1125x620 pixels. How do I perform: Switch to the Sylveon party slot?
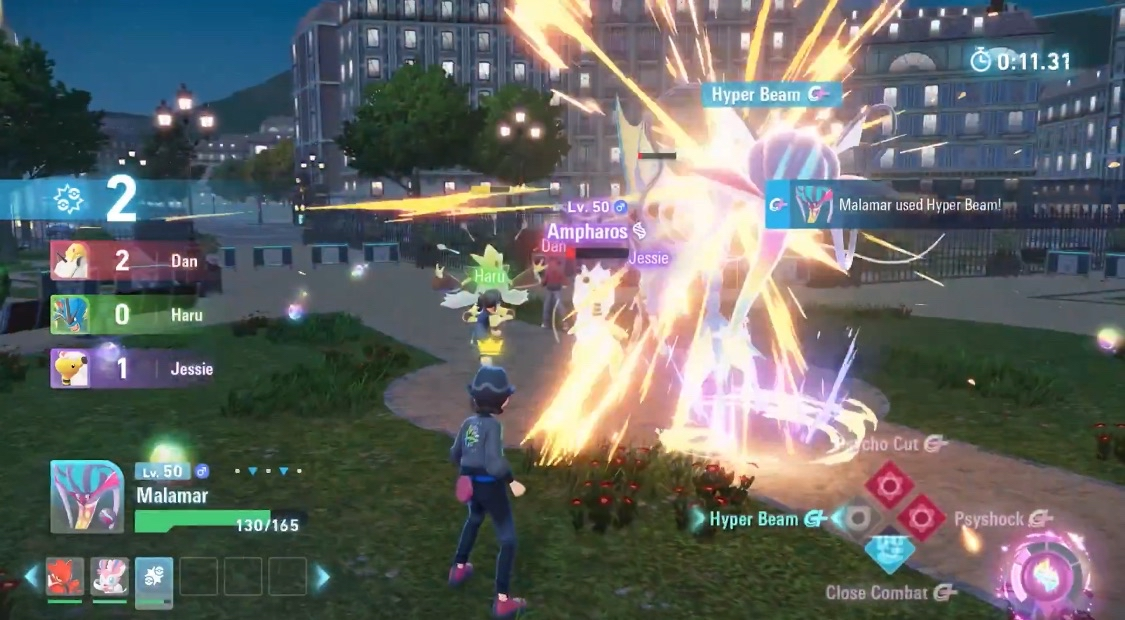click(x=109, y=577)
